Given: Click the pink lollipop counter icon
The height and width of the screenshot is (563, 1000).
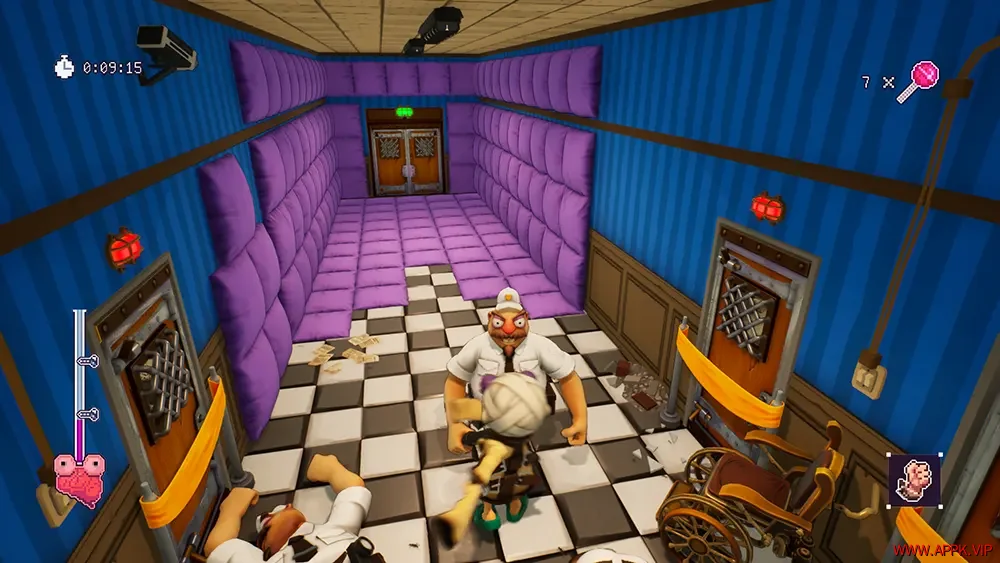Looking at the screenshot, I should [917, 80].
